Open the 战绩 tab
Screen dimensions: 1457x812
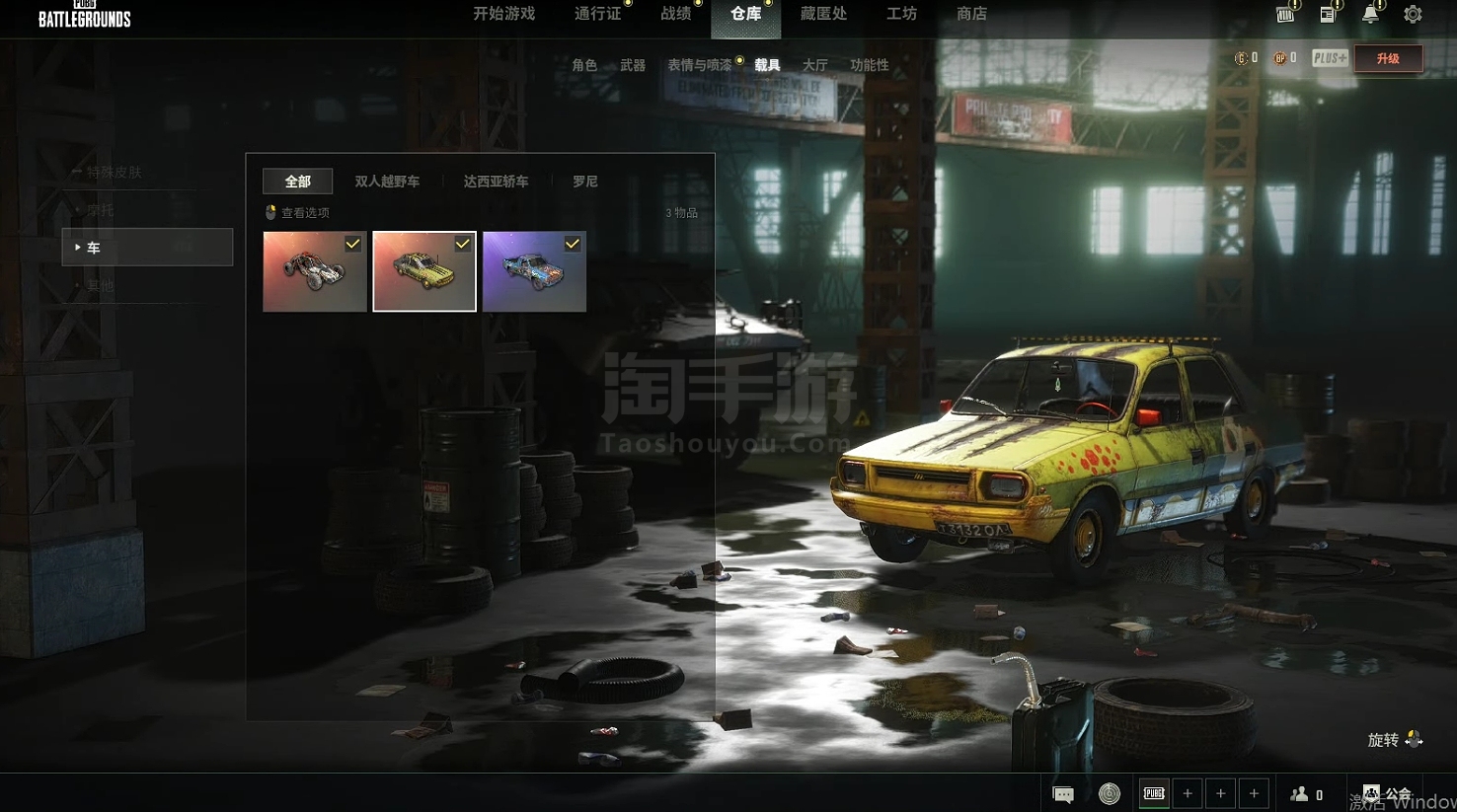coord(676,14)
